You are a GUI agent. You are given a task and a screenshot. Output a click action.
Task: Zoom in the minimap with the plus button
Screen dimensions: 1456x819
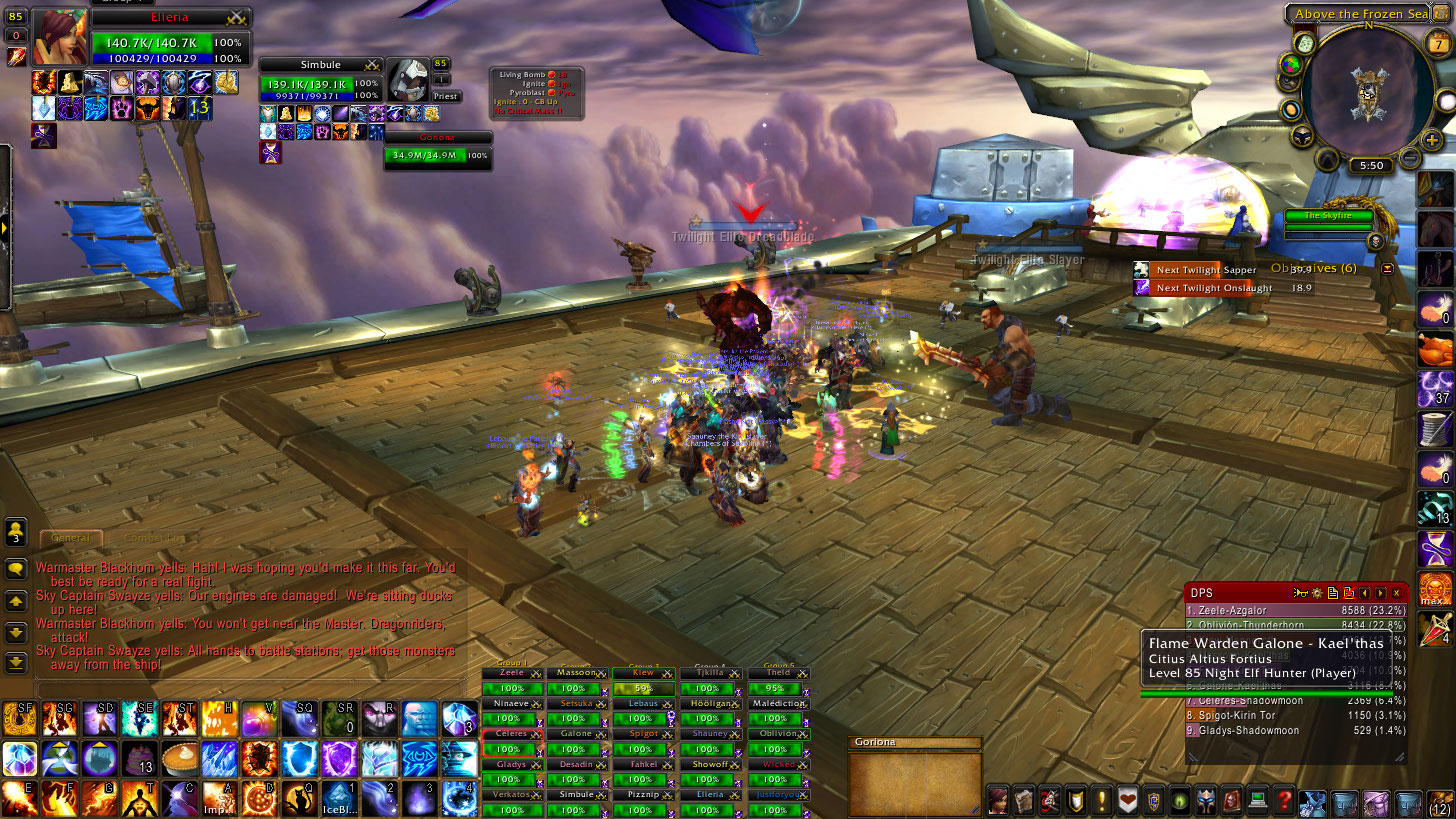[1432, 141]
